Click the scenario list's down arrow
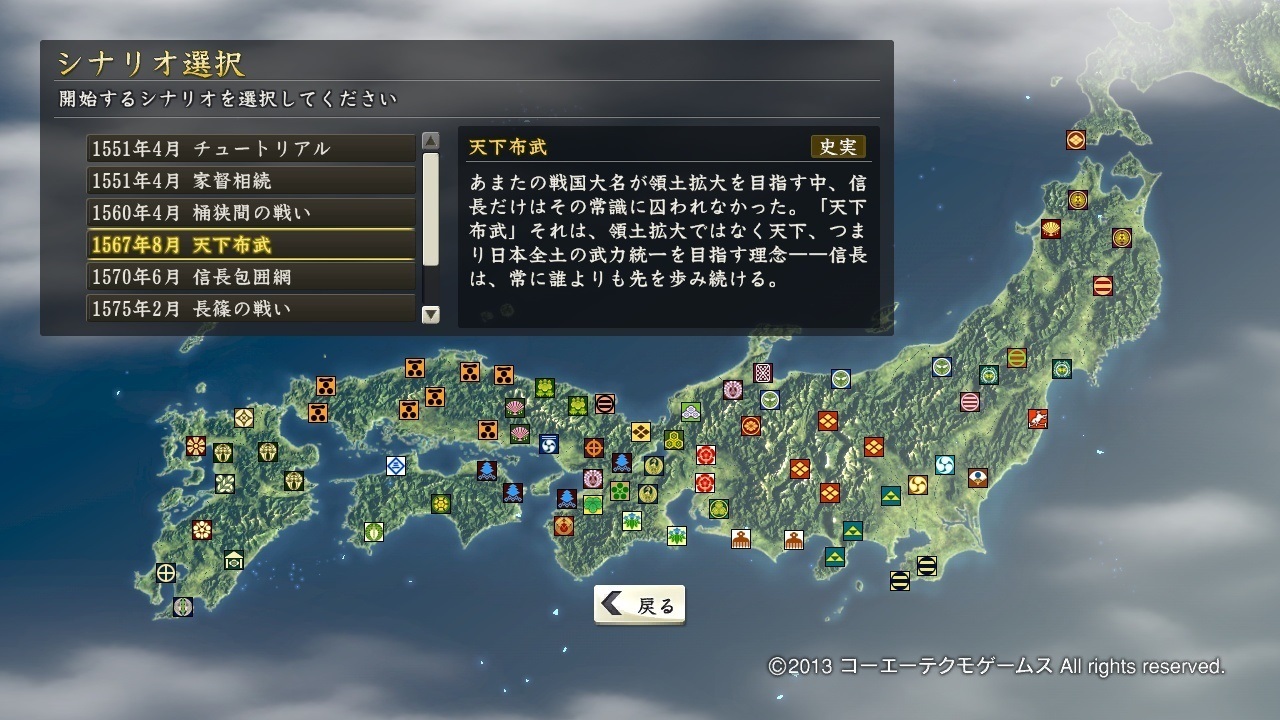The image size is (1280, 720). (x=431, y=314)
